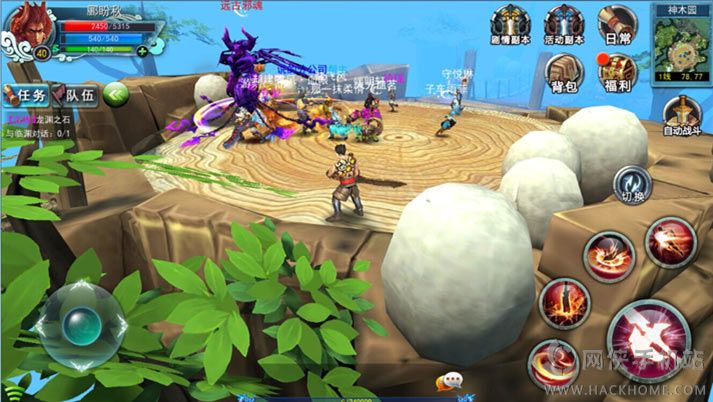This screenshot has width=713, height=402.
Task: Switch to the 队伍 team tab
Action: point(78,95)
